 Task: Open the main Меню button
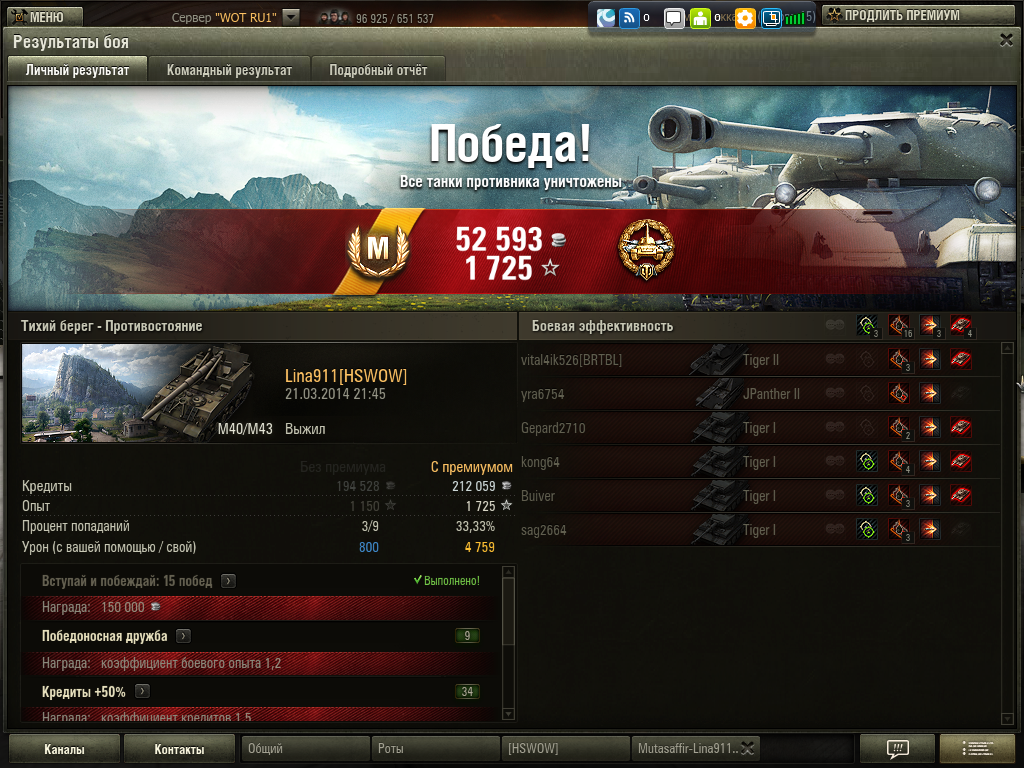[40, 16]
